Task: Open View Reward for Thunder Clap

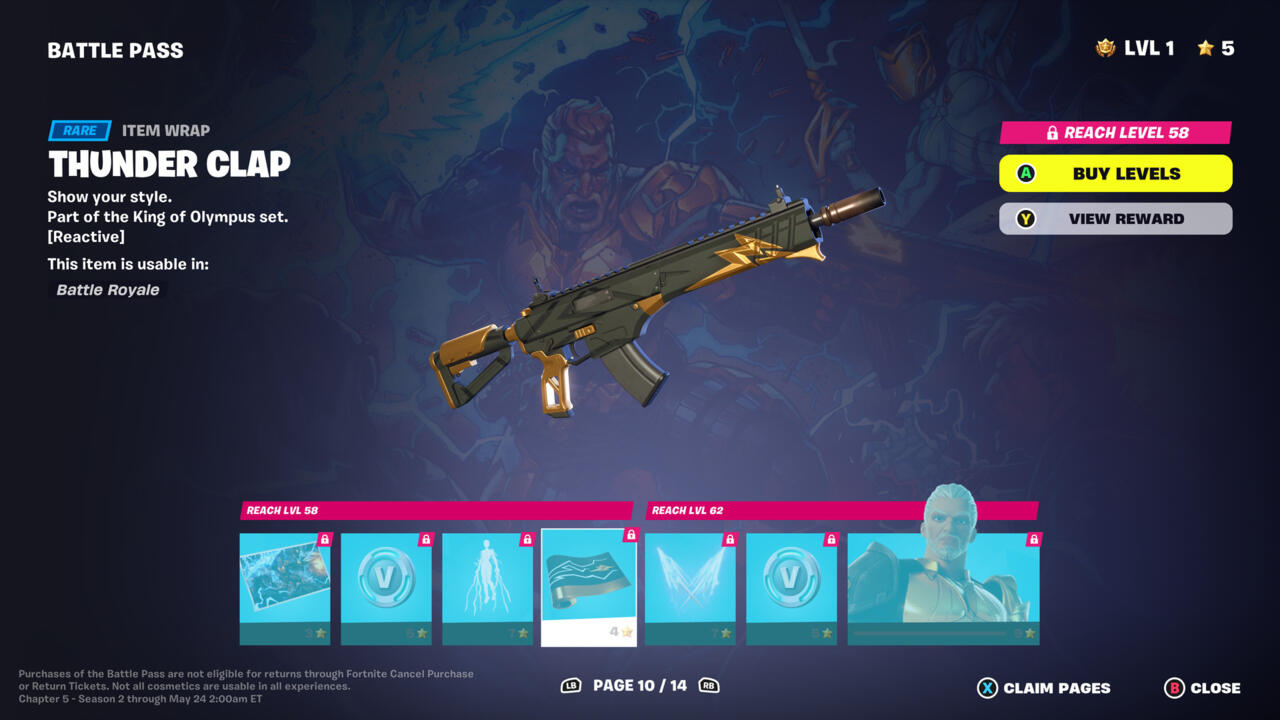Action: coord(1115,218)
